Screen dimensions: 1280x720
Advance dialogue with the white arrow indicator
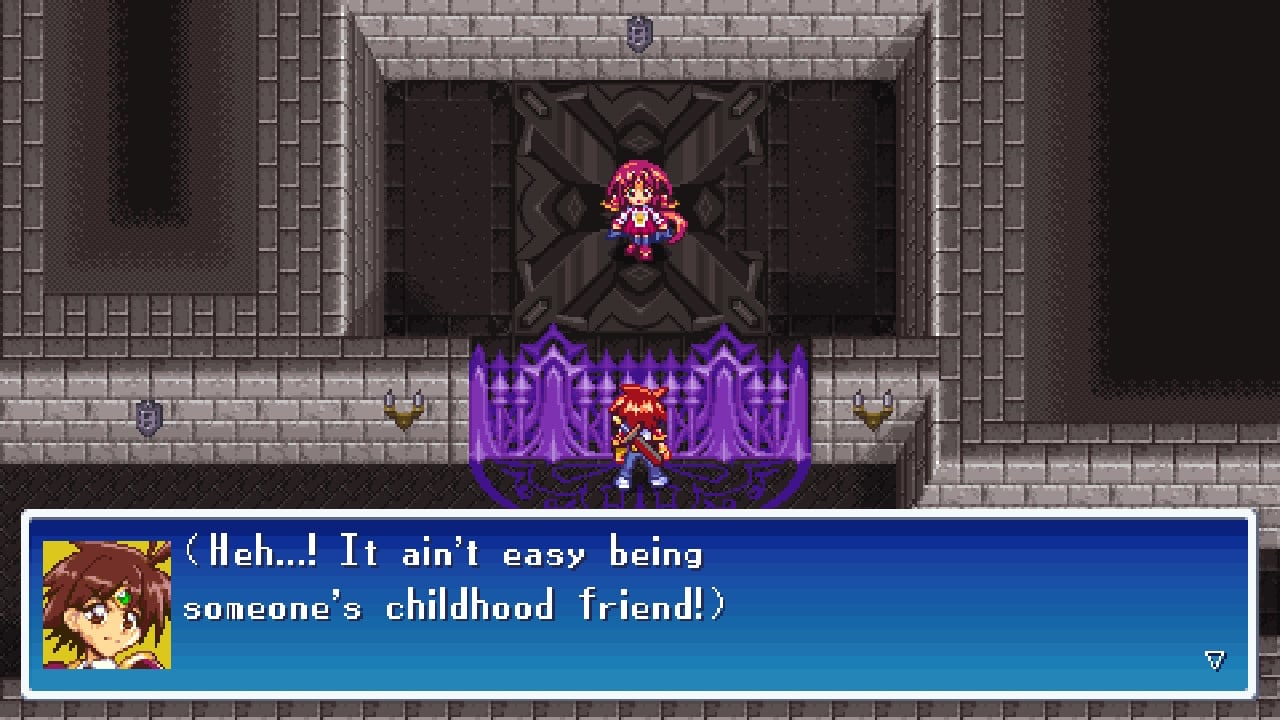(1214, 659)
